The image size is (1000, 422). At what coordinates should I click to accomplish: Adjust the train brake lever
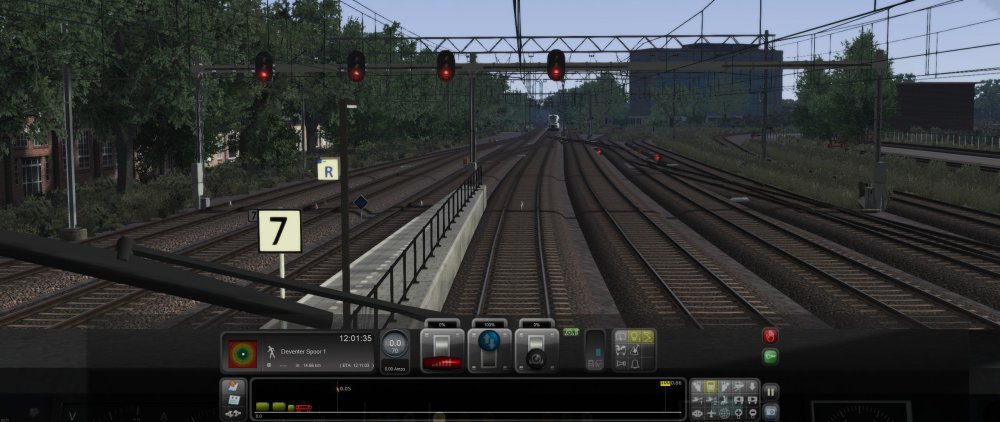coord(536,351)
